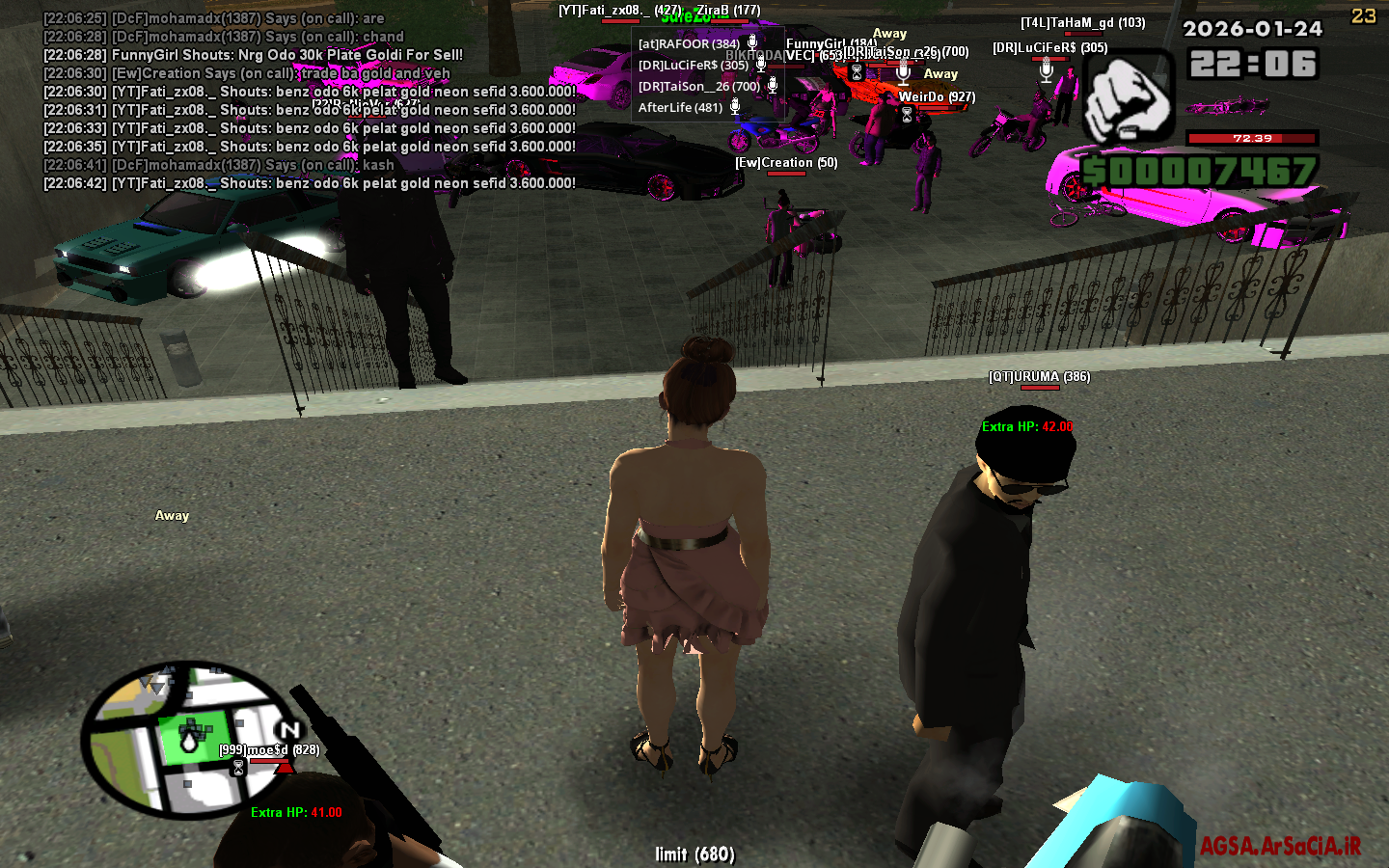
Task: Click the health bar above [QT]URUMA (386)
Action: click(x=1040, y=390)
